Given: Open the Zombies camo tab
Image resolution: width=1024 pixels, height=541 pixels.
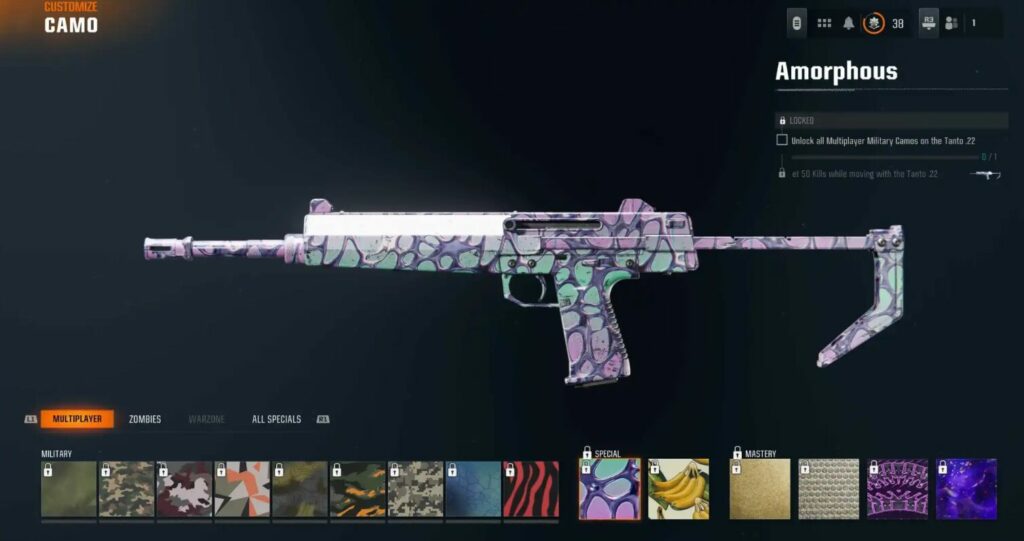Looking at the screenshot, I should click(x=145, y=419).
